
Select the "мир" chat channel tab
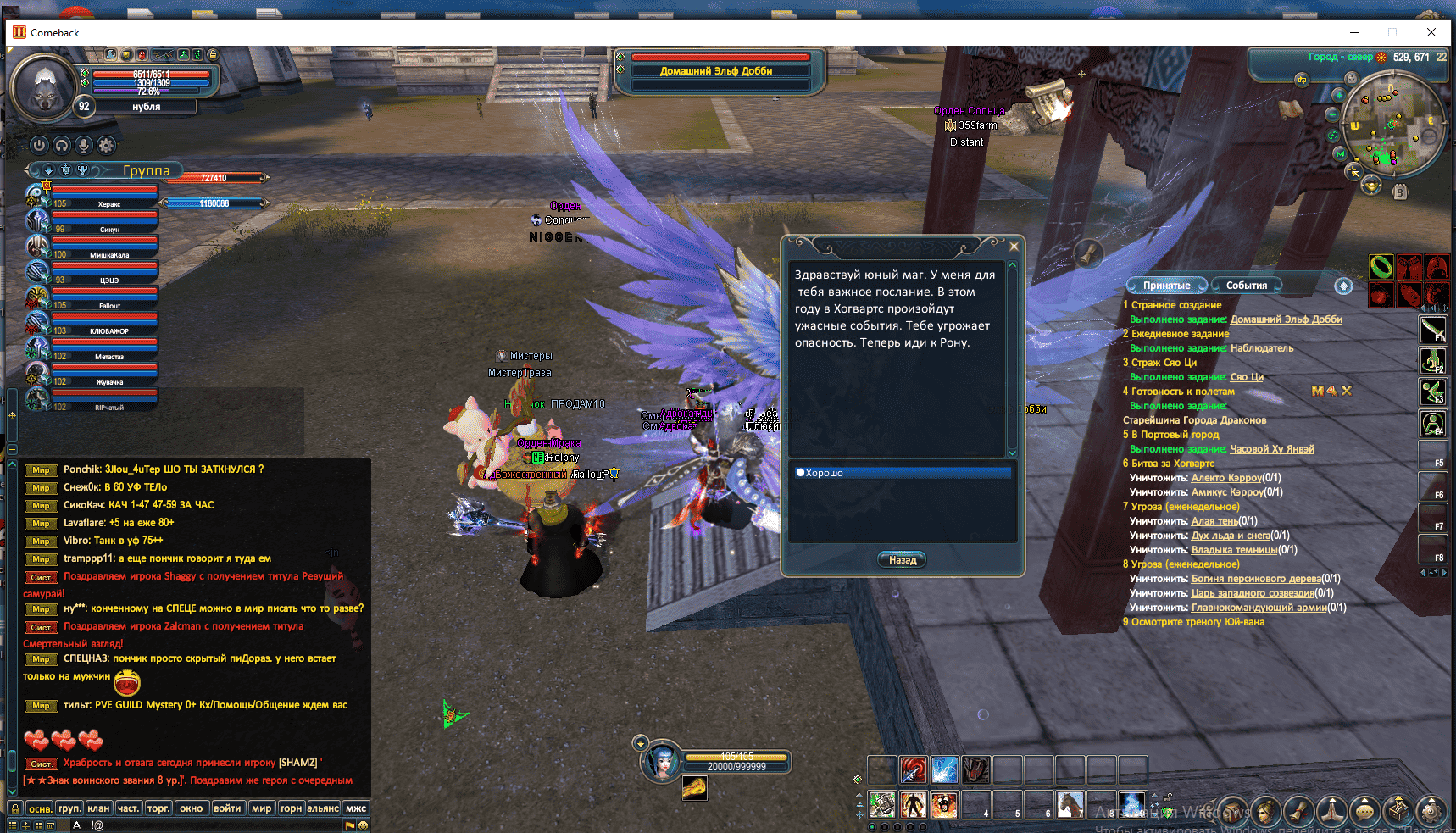point(261,808)
